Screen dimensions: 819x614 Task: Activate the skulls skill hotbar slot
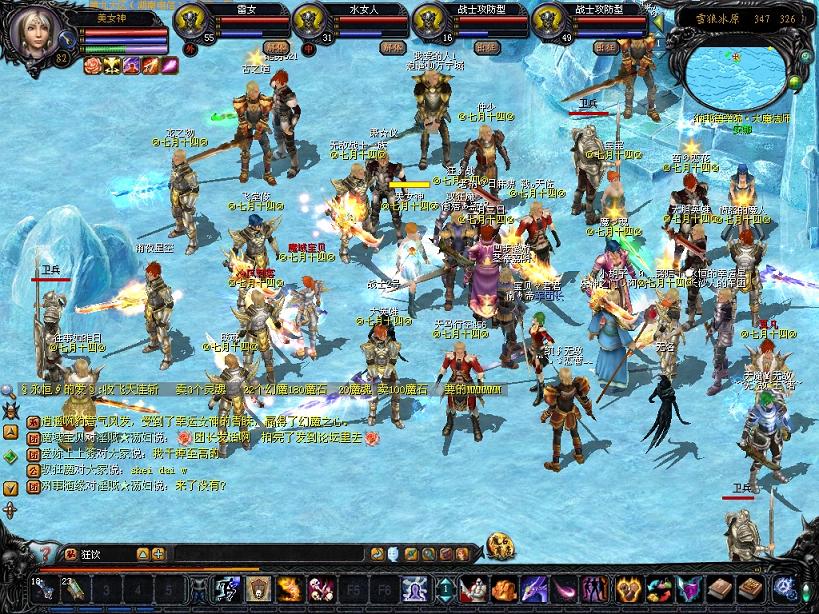point(319,589)
